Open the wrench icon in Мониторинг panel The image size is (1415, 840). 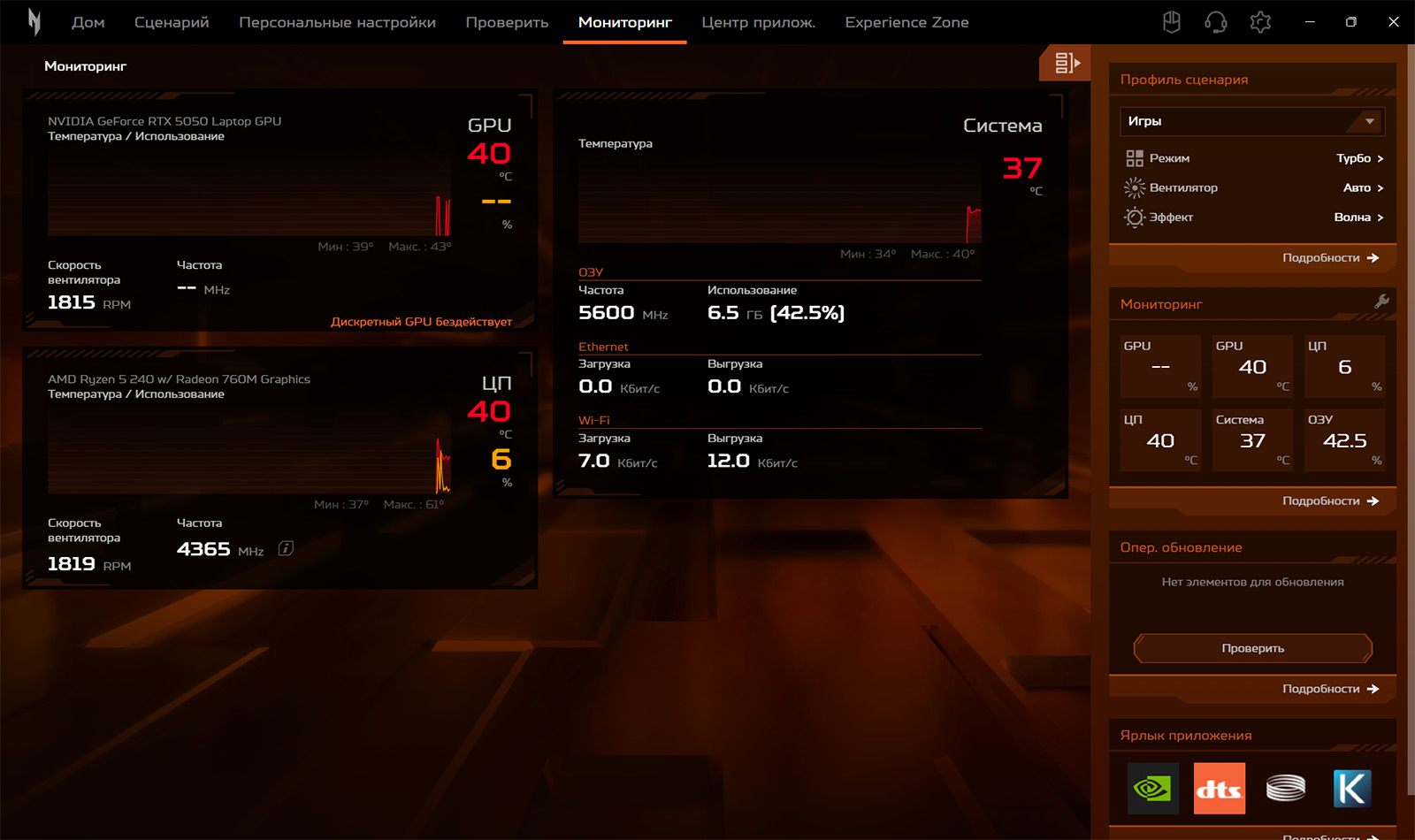(x=1381, y=302)
